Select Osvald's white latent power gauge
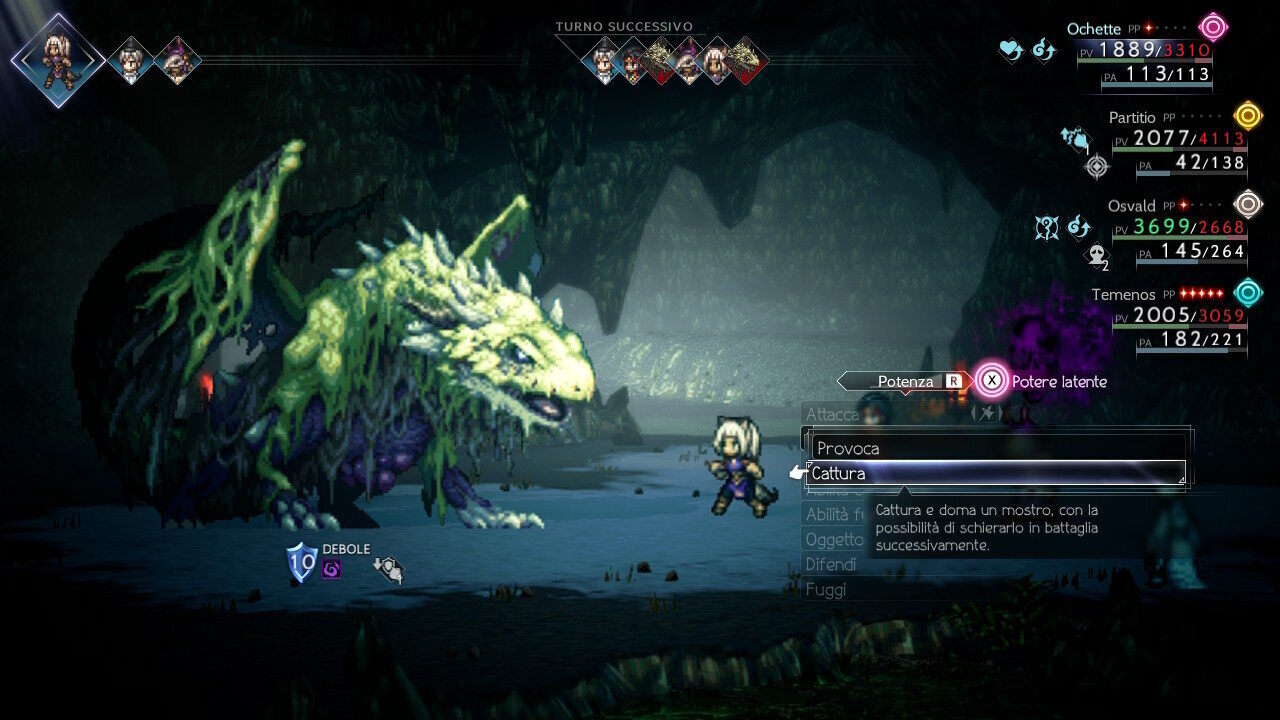 pos(1247,204)
